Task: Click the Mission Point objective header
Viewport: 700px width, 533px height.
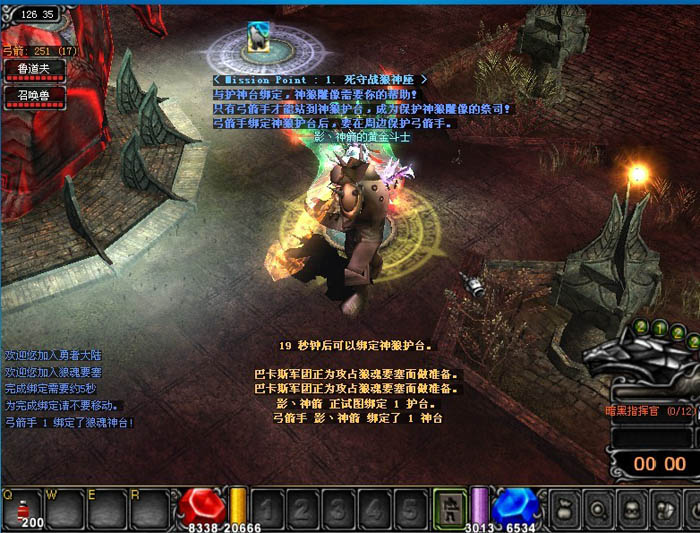Action: [320, 78]
